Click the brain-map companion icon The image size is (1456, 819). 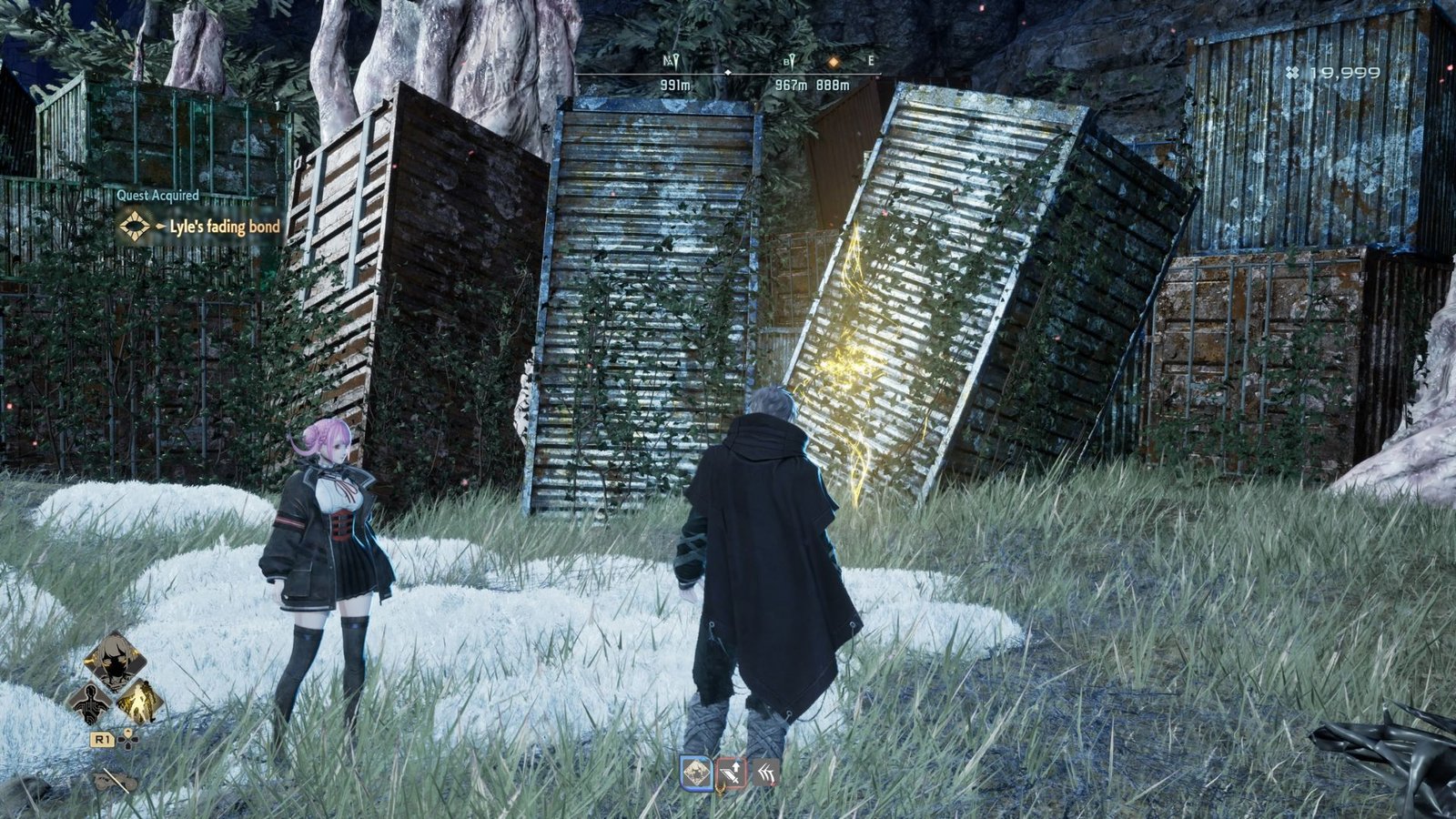[x=91, y=703]
